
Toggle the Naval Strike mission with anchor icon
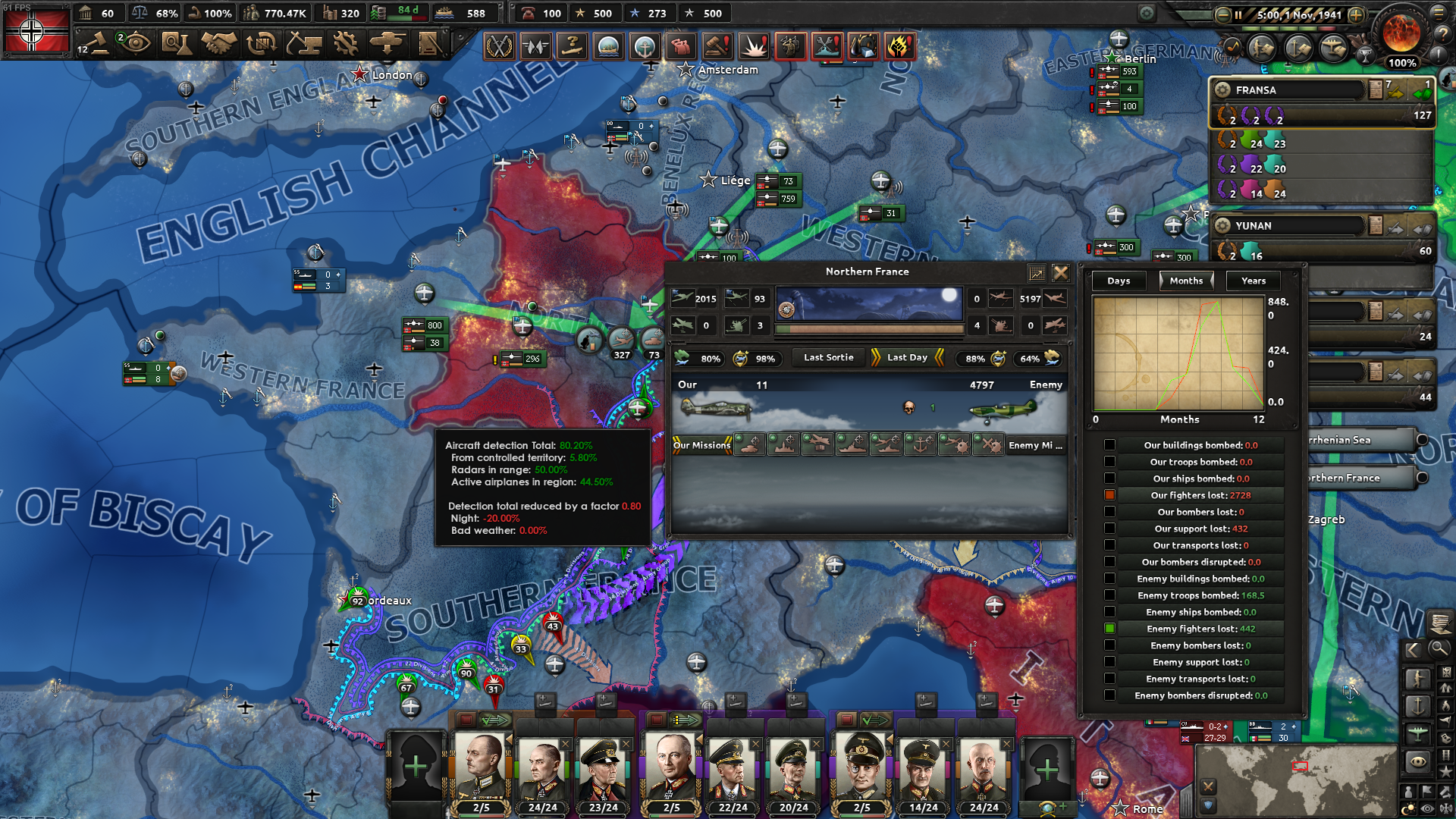pyautogui.click(x=921, y=446)
